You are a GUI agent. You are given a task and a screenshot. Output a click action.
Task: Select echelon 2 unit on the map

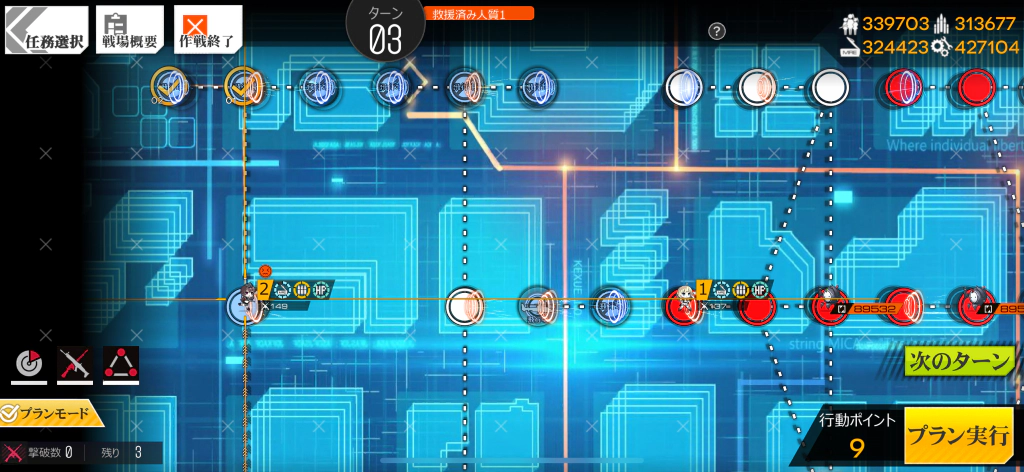(x=243, y=304)
